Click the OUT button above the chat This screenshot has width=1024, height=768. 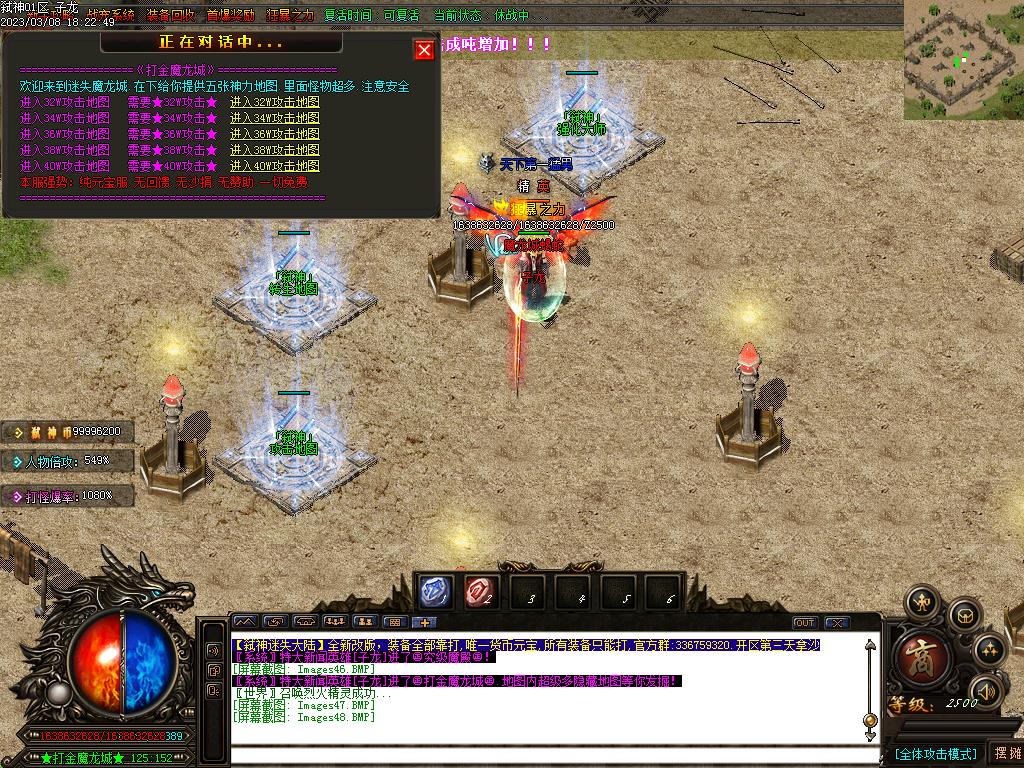805,623
